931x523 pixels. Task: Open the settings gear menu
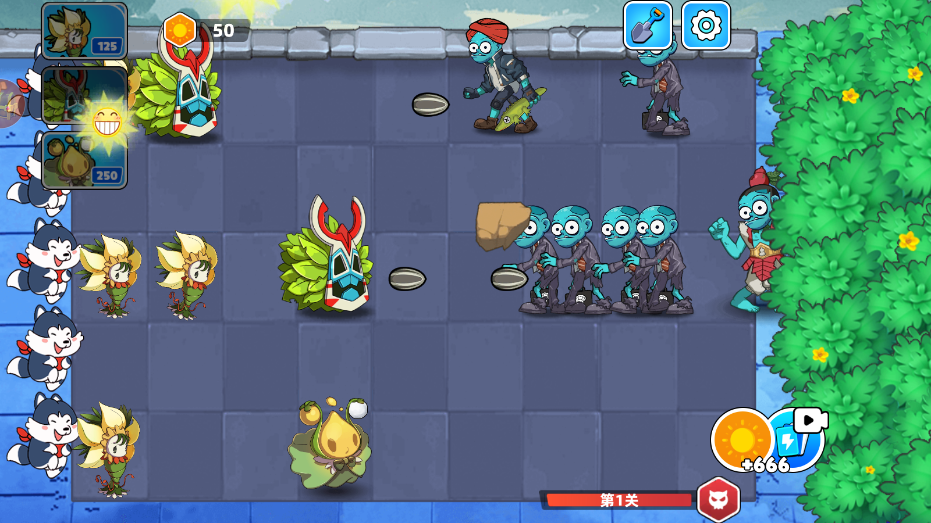coord(706,25)
